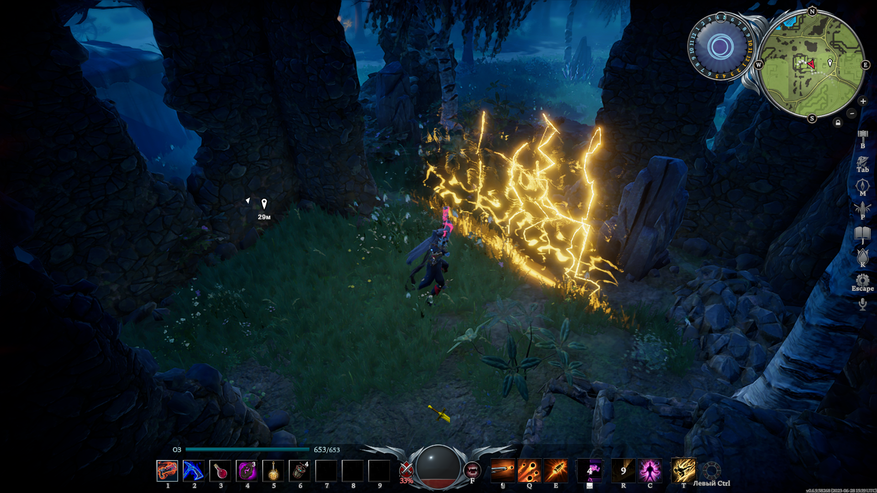Use the brown flask in slot 5

coord(273,470)
